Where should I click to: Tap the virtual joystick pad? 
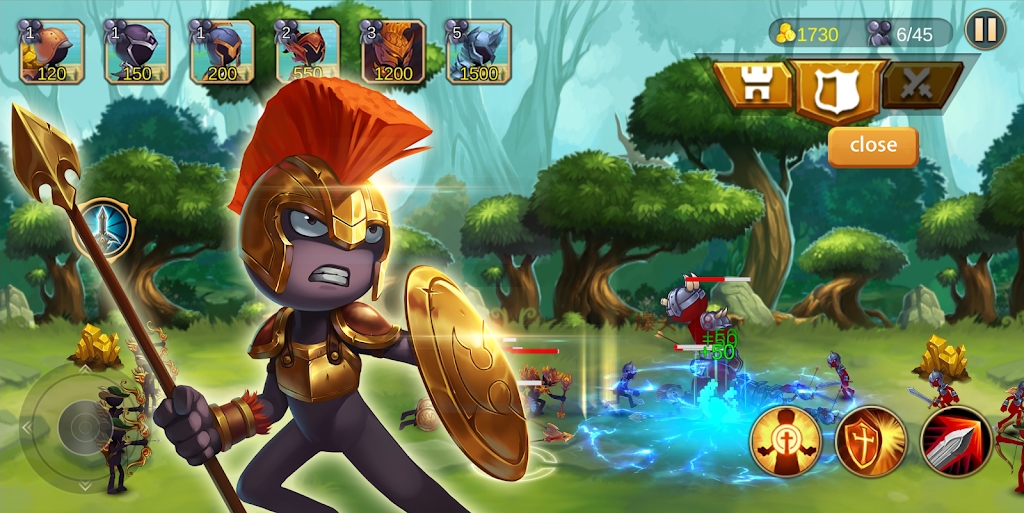pos(84,427)
